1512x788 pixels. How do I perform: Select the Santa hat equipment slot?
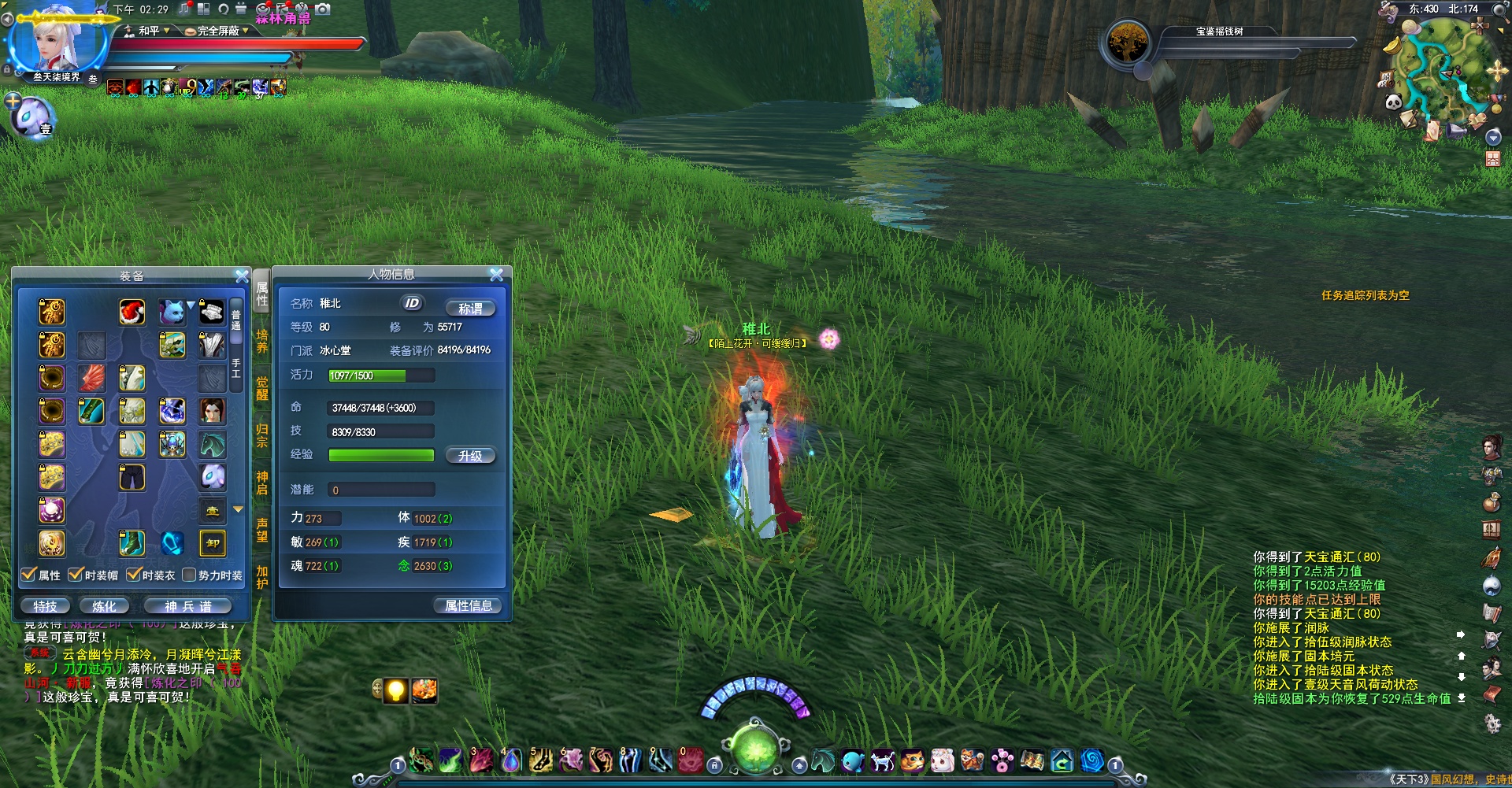132,312
